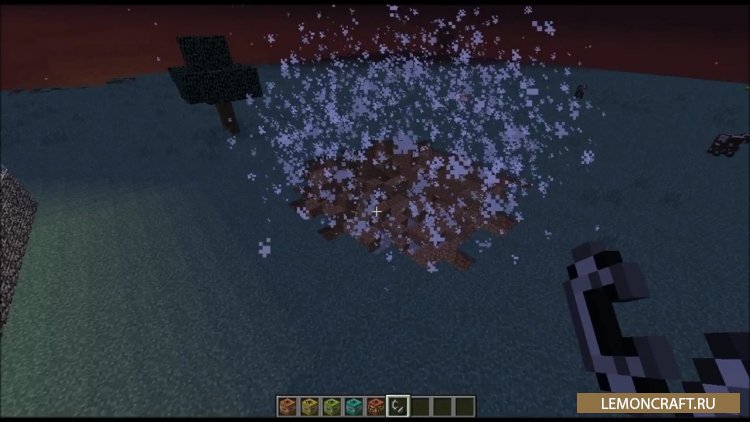The height and width of the screenshot is (422, 750).
Task: Select the cyan block hotbar slot
Action: (352, 405)
